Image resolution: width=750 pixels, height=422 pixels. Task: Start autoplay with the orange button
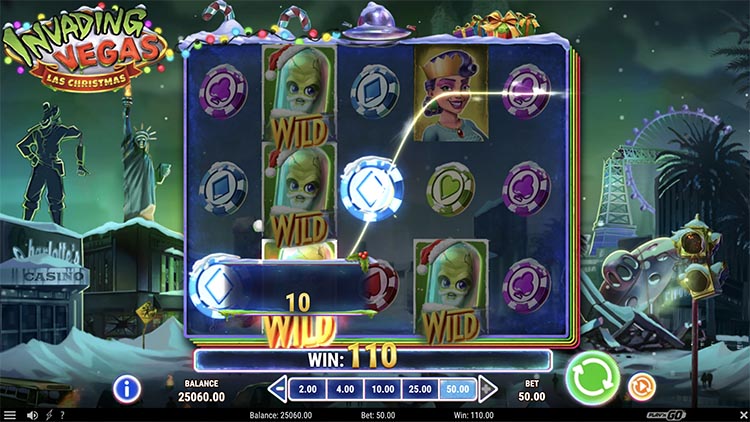click(640, 385)
